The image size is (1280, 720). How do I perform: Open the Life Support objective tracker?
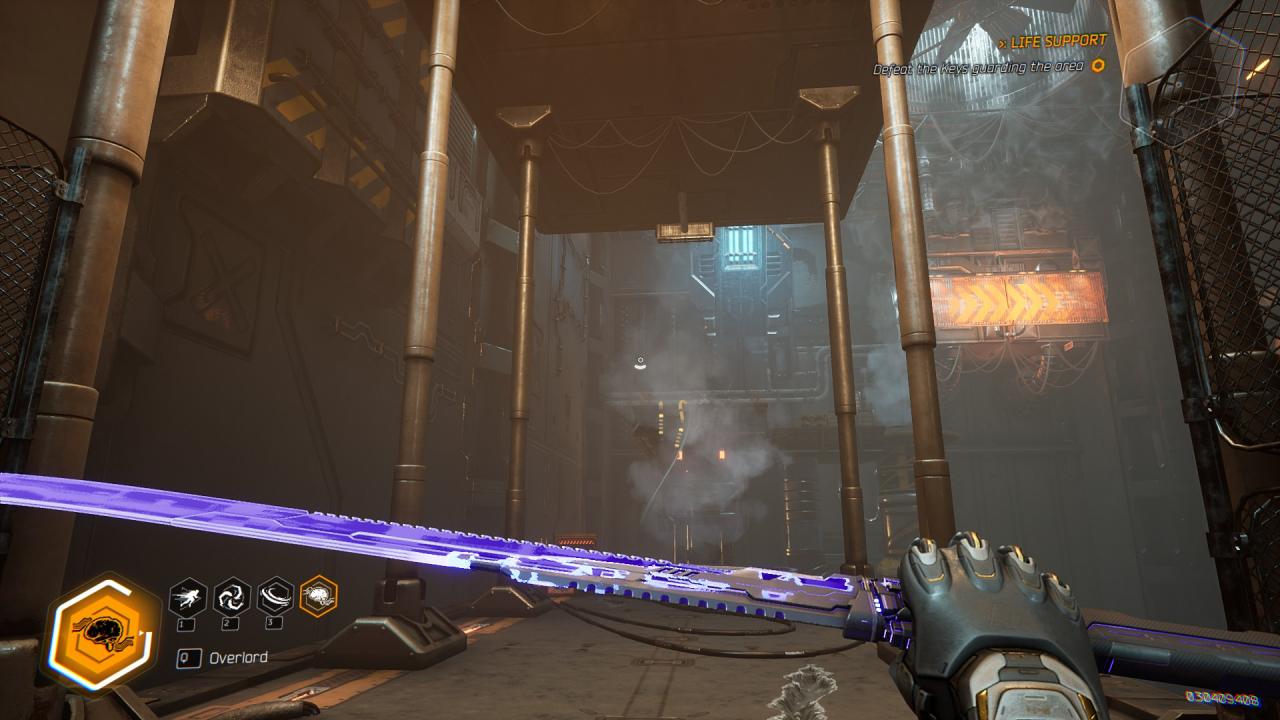pyautogui.click(x=1057, y=41)
